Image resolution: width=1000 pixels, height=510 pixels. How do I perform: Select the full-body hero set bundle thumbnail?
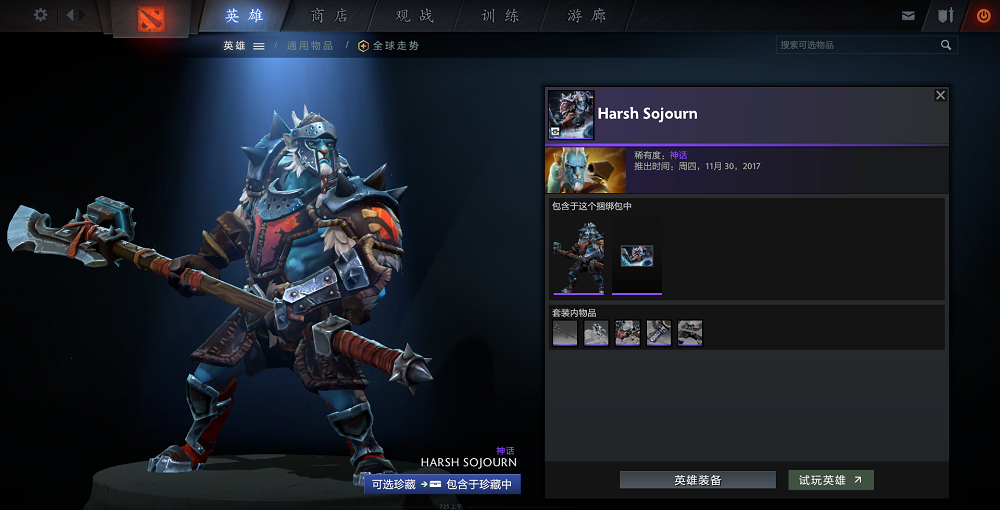click(x=578, y=256)
